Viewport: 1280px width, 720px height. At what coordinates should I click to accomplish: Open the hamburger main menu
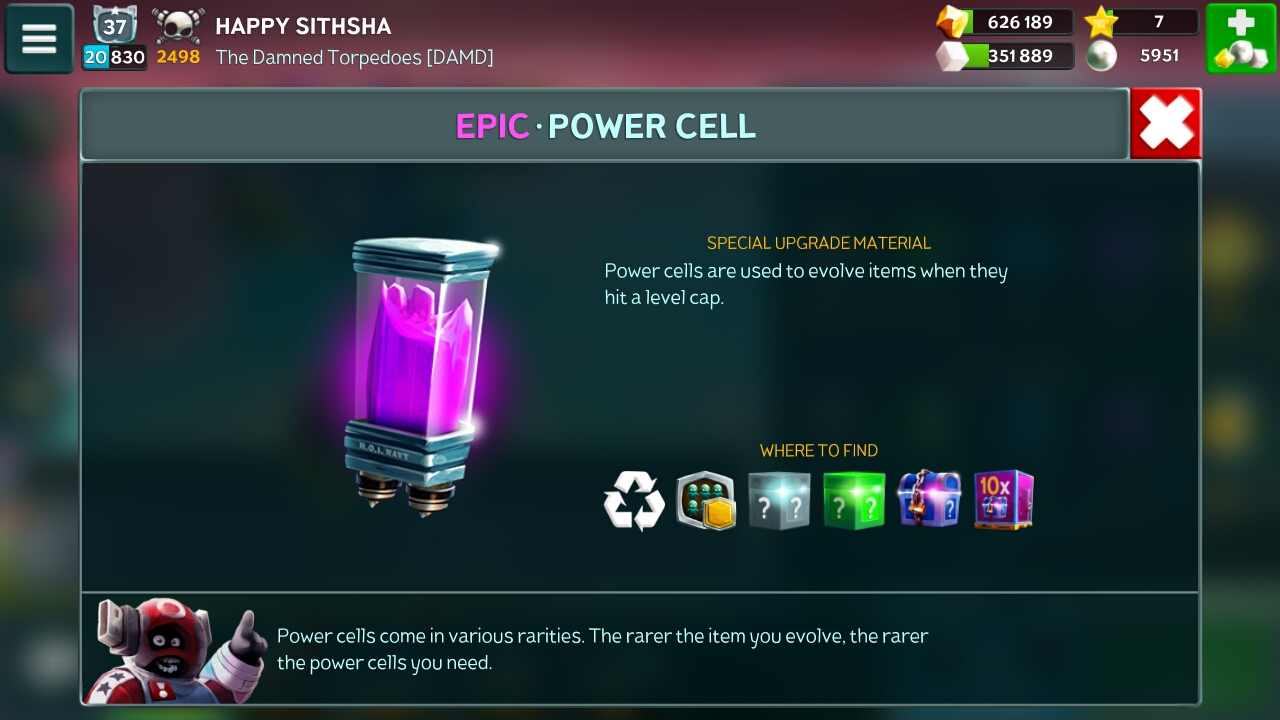tap(39, 39)
